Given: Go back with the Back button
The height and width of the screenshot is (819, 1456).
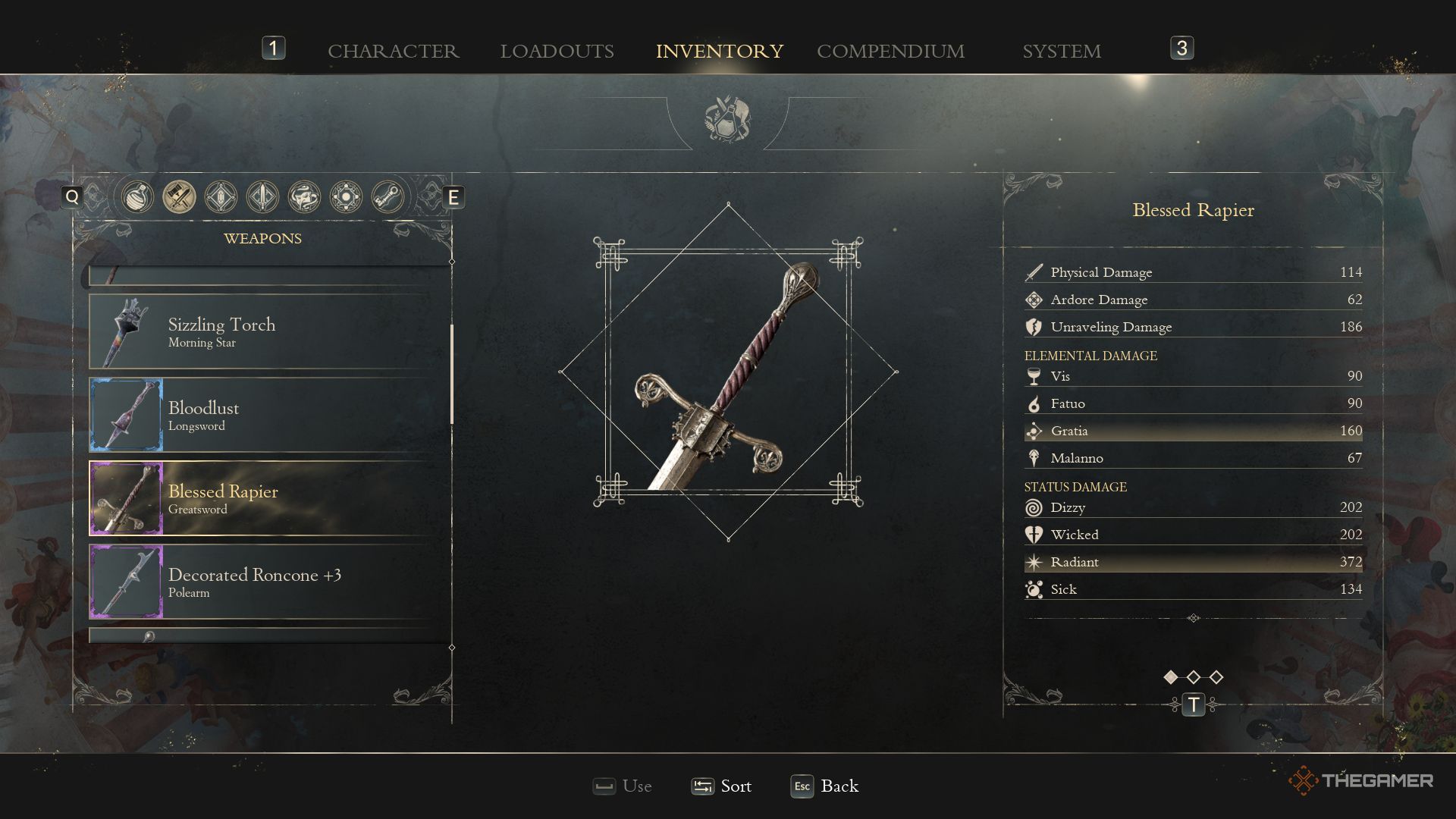Looking at the screenshot, I should click(x=825, y=786).
